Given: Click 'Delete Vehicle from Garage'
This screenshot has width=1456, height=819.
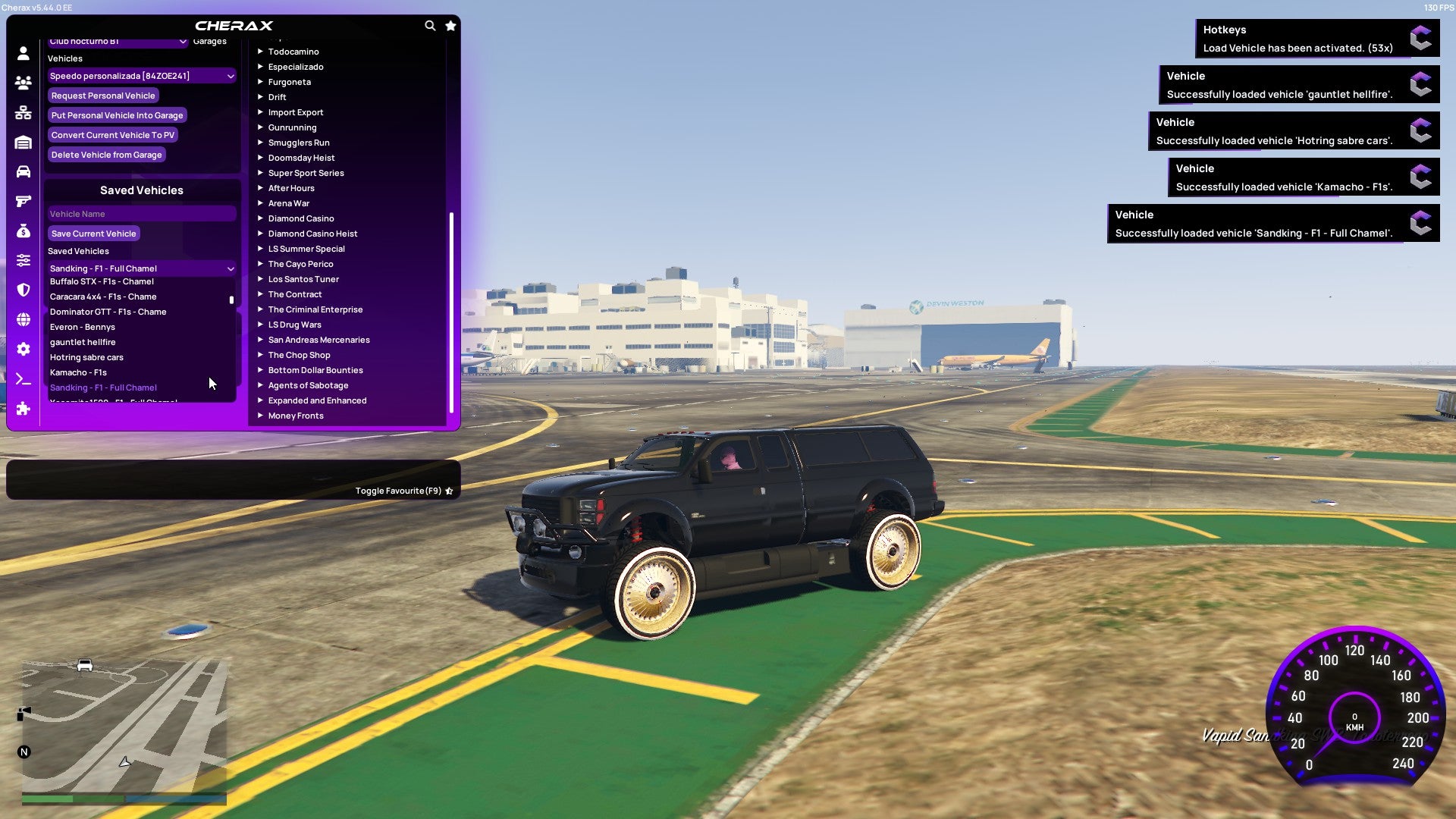Looking at the screenshot, I should (x=106, y=154).
